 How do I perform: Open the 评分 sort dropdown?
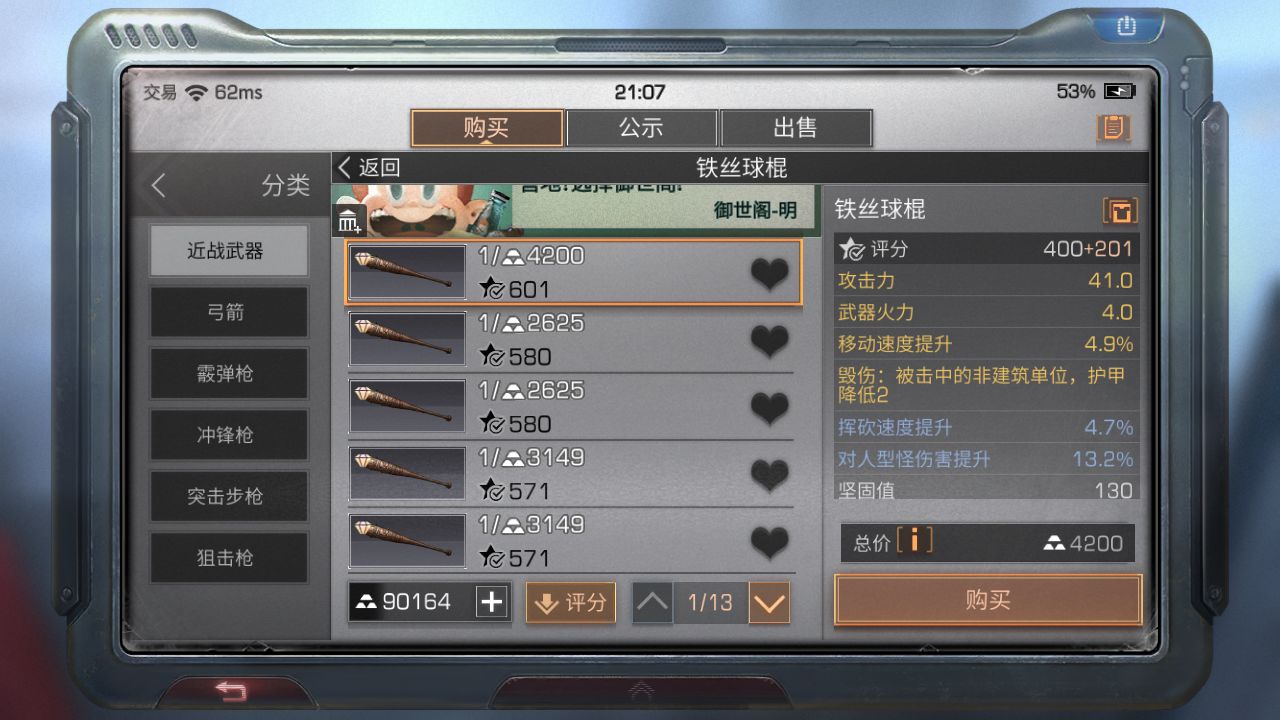(570, 602)
